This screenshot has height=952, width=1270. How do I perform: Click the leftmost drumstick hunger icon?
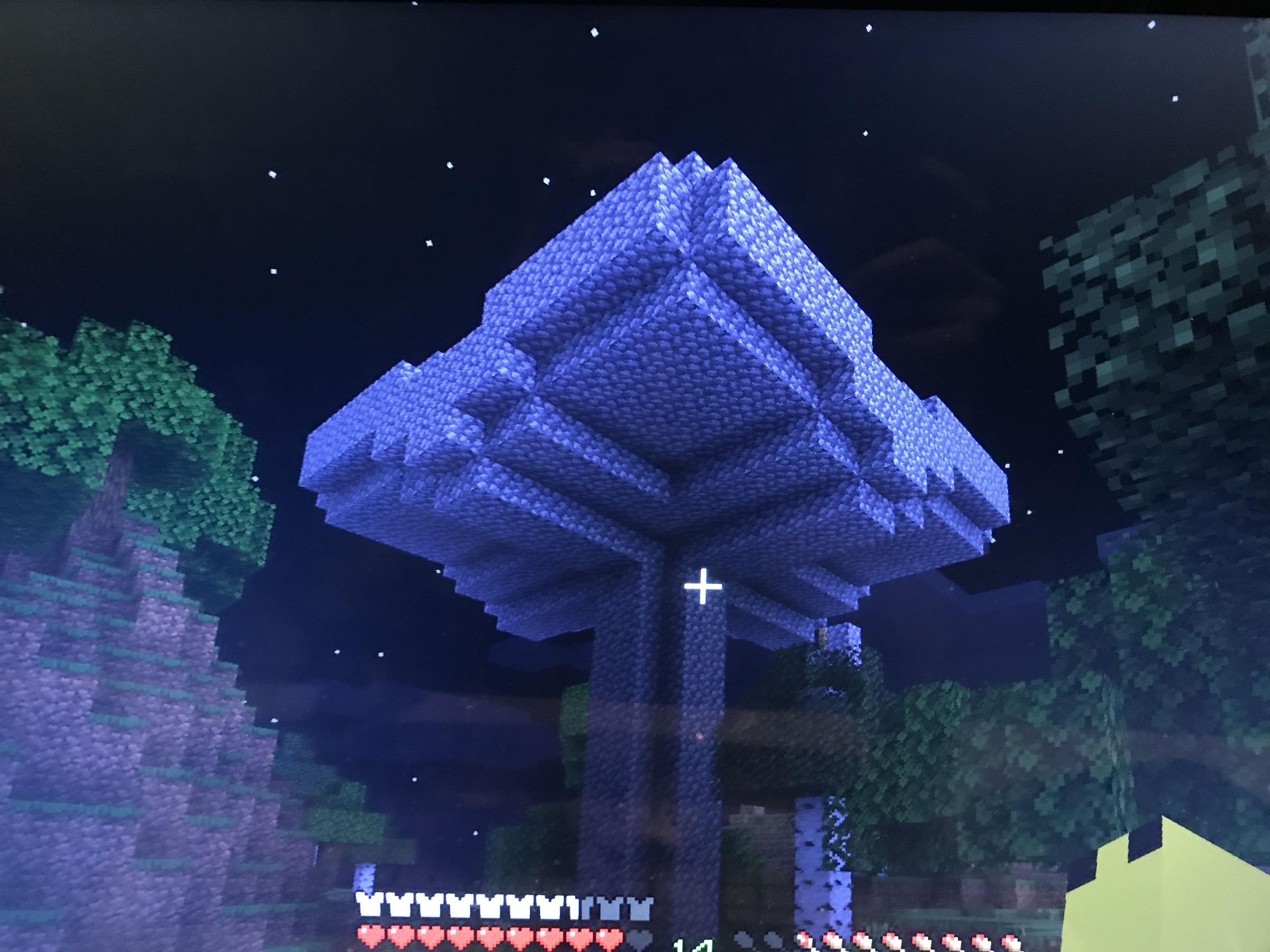pyautogui.click(x=804, y=940)
